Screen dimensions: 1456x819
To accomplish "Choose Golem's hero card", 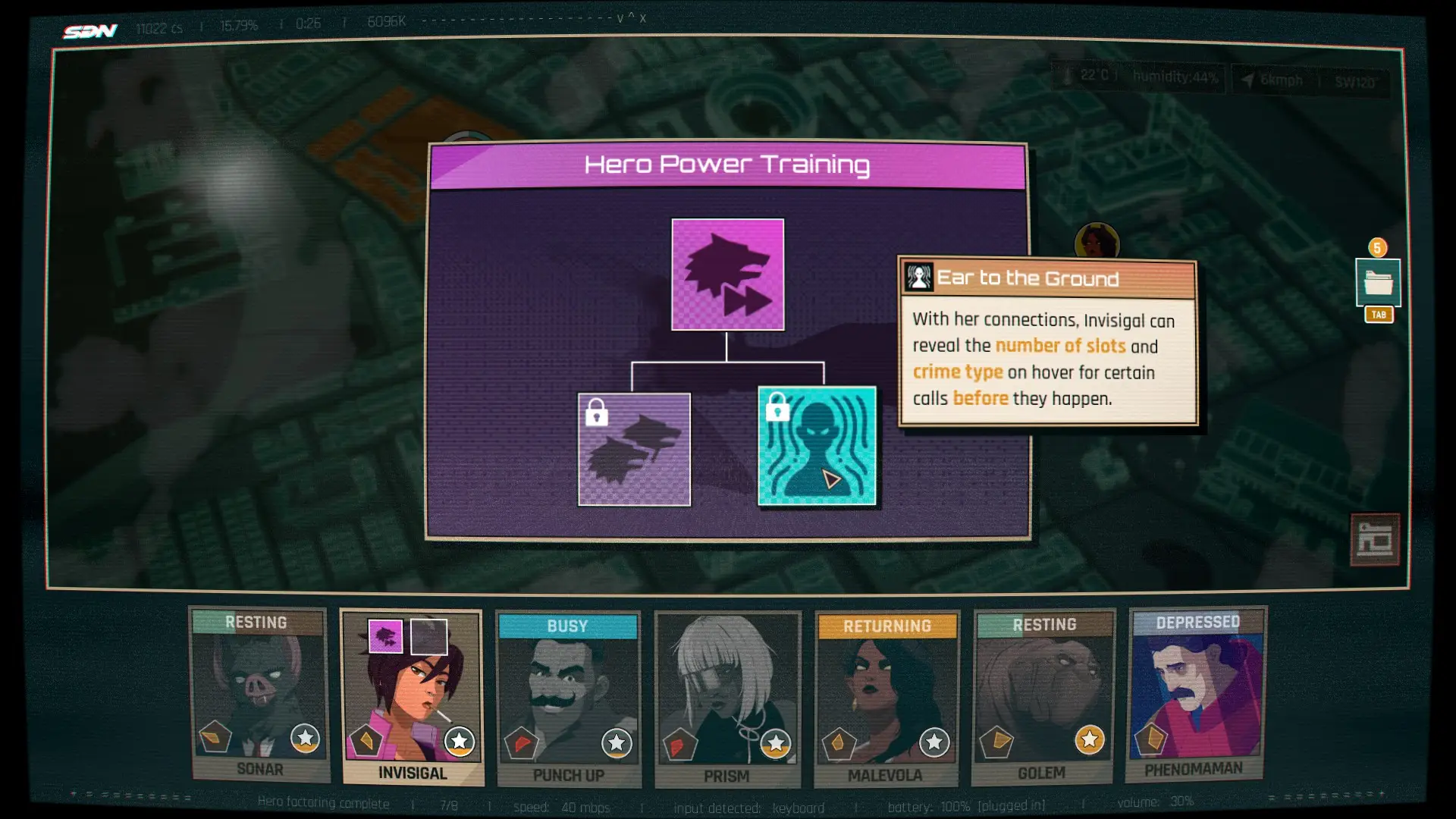I will coord(1043,696).
